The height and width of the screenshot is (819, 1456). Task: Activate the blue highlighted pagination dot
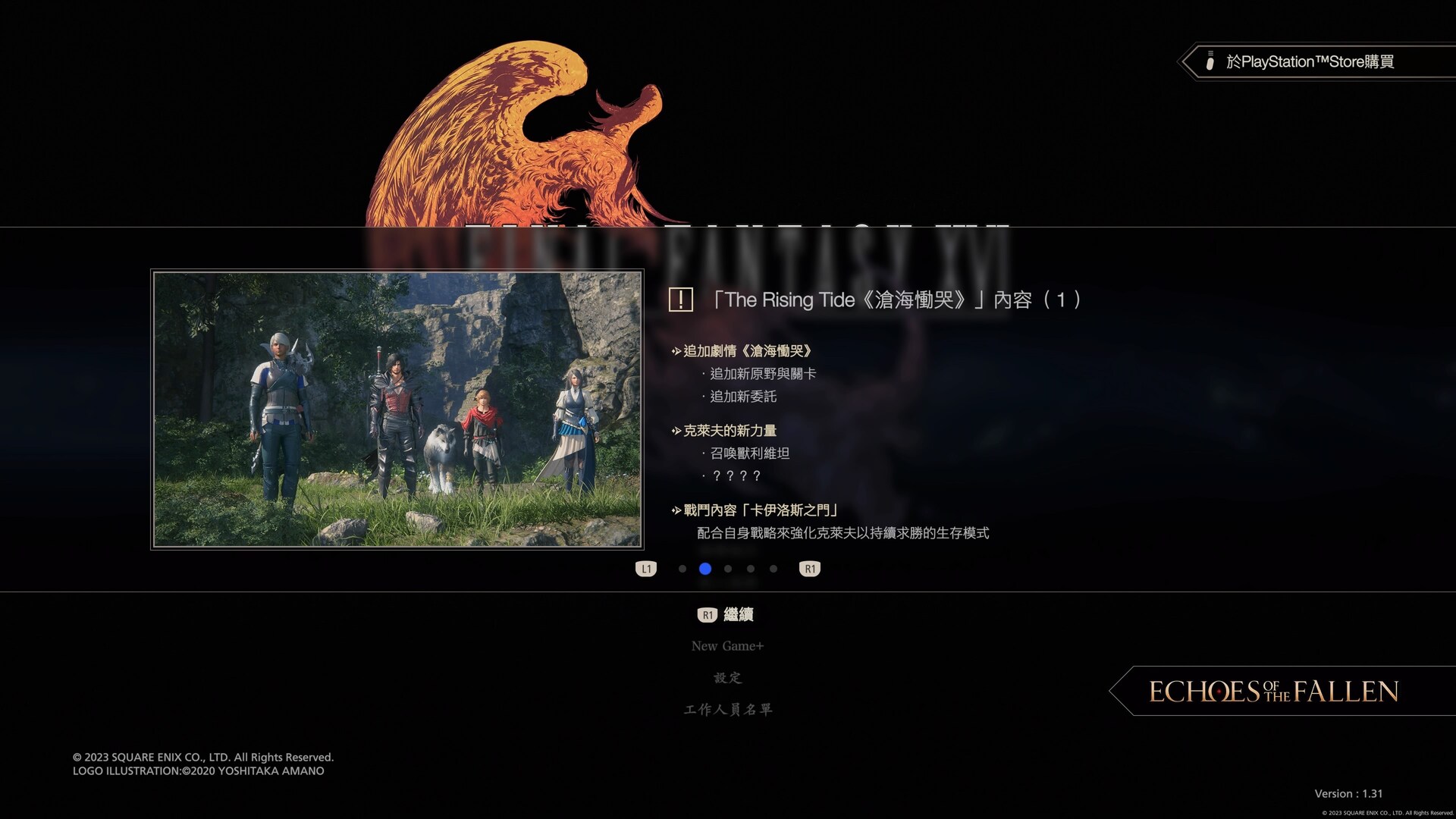(704, 569)
